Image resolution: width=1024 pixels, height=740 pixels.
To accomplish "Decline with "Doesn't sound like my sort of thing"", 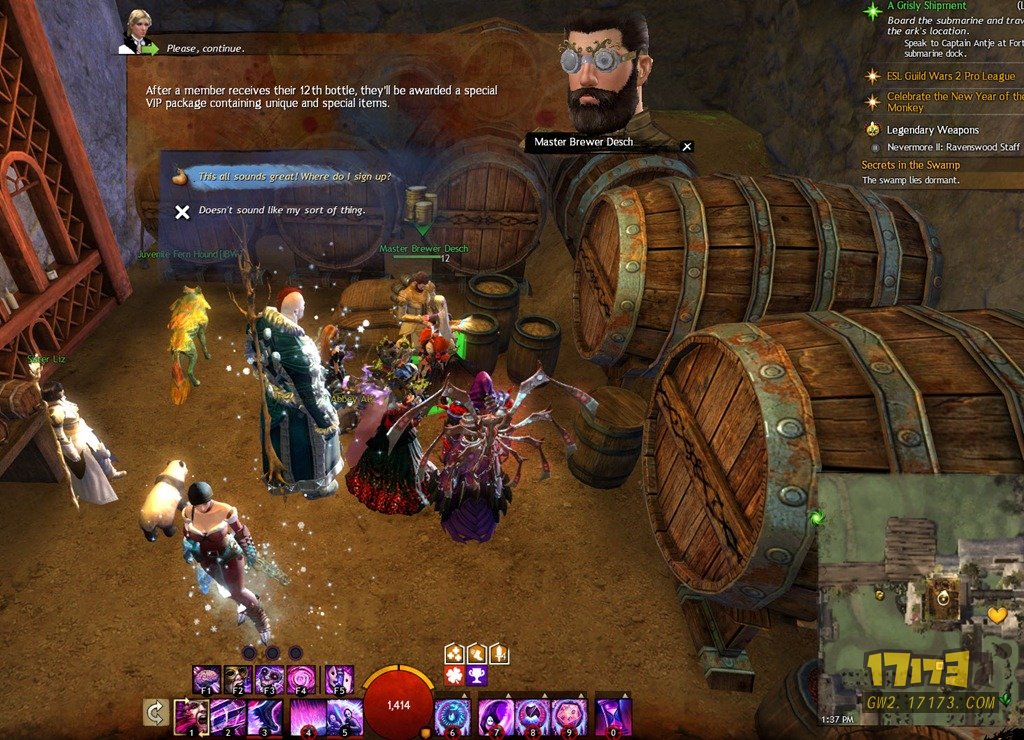I will (282, 211).
